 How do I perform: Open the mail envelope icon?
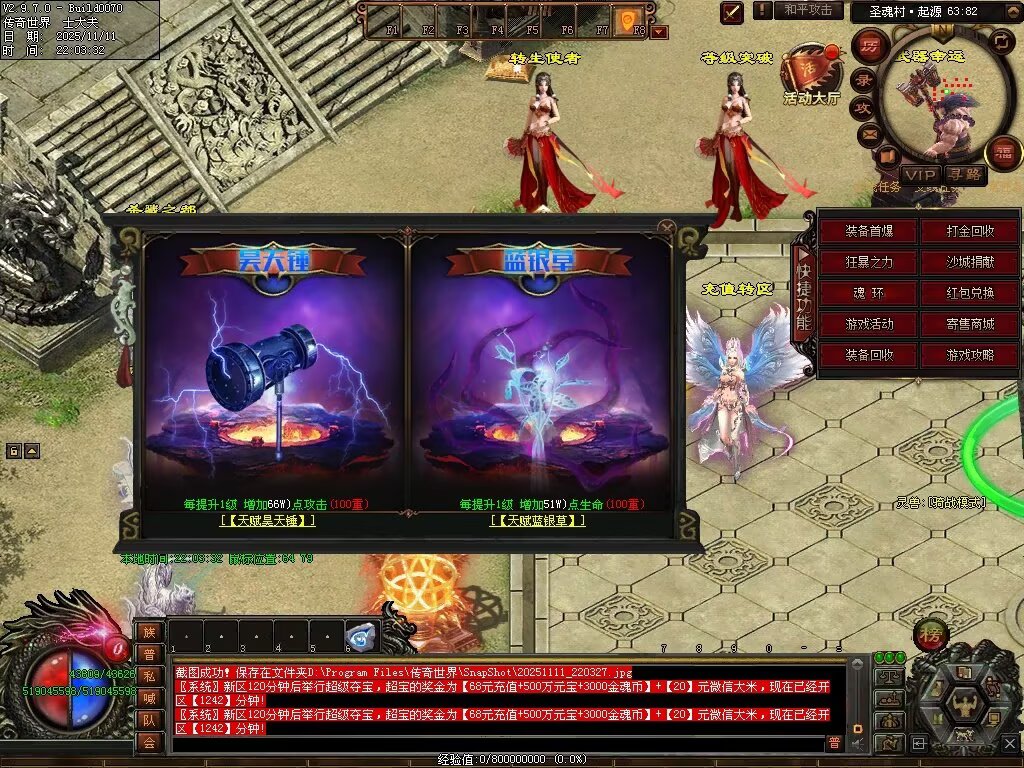(868, 132)
